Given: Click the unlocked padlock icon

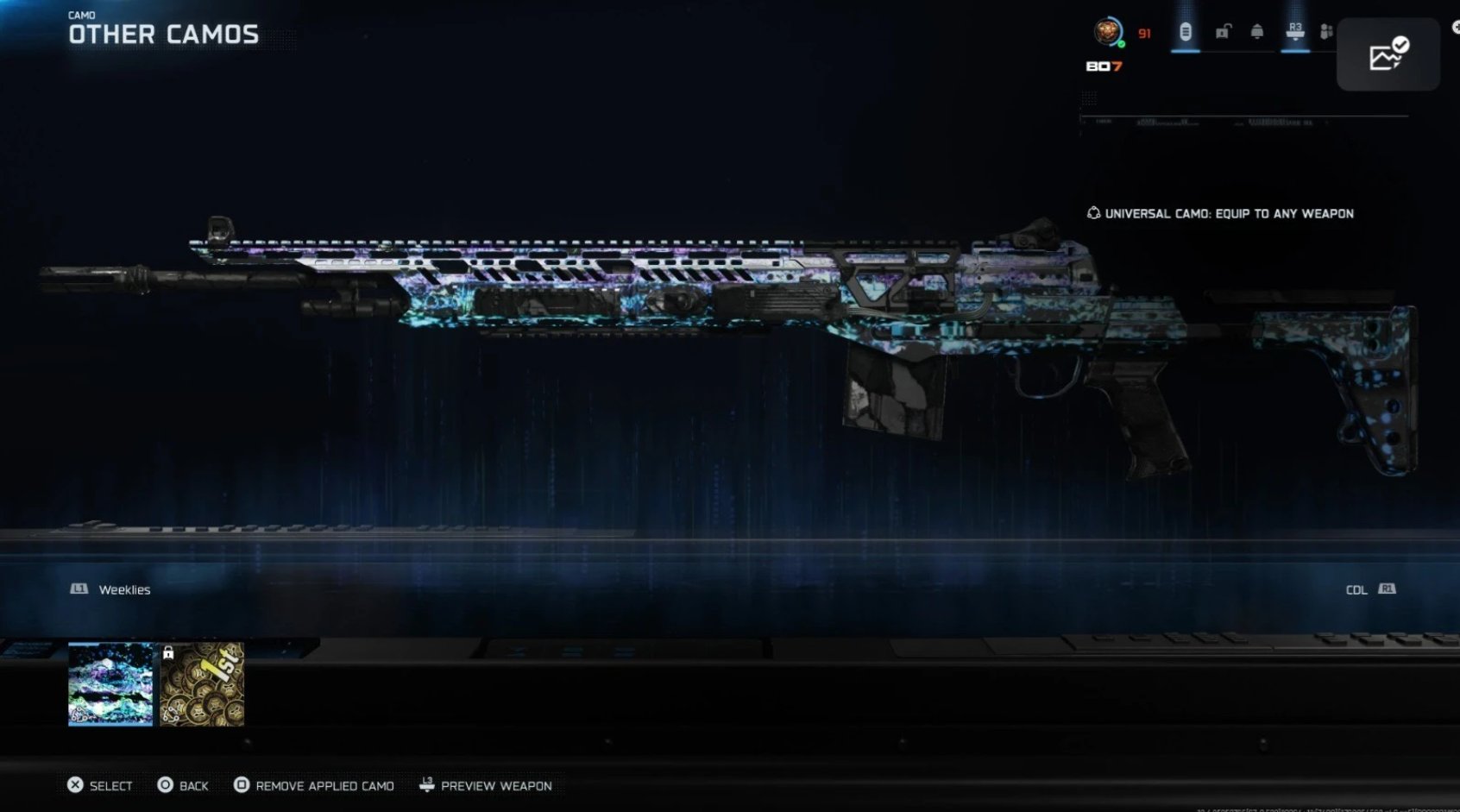Looking at the screenshot, I should tap(1223, 31).
